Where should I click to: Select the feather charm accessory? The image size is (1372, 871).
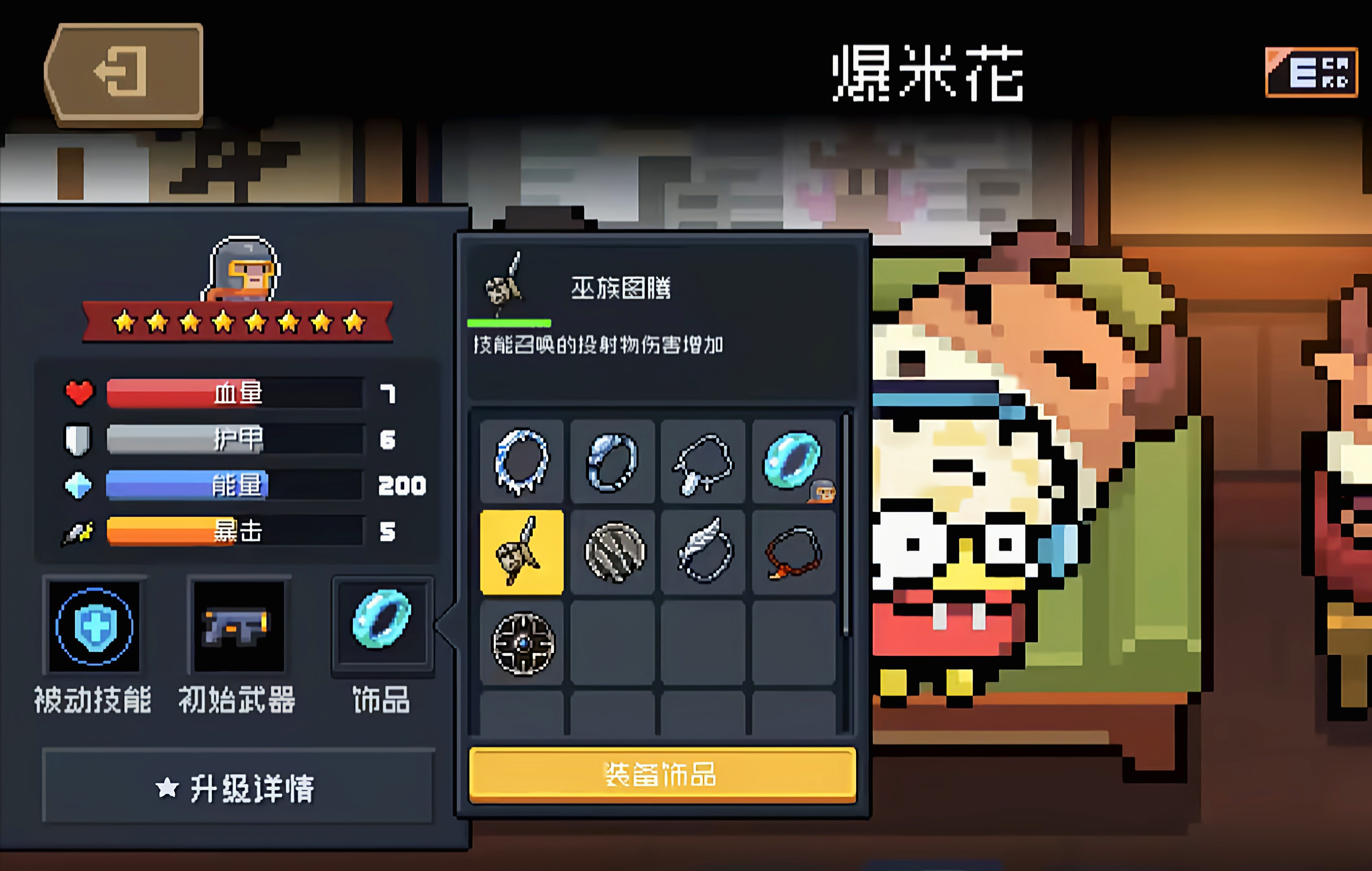pyautogui.click(x=703, y=551)
